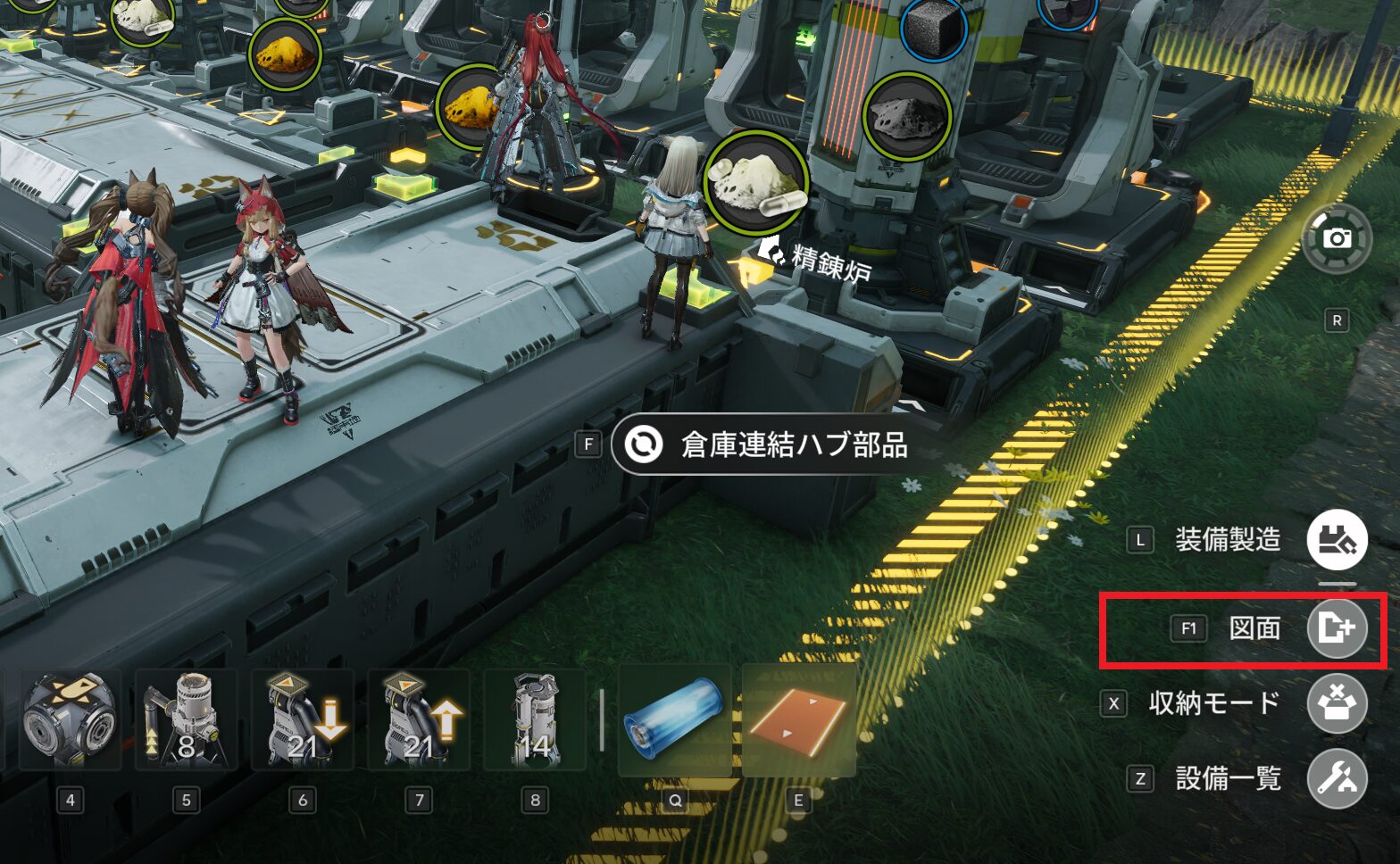Select the machine with up arrow
Image resolution: width=1400 pixels, height=864 pixels.
(x=419, y=721)
